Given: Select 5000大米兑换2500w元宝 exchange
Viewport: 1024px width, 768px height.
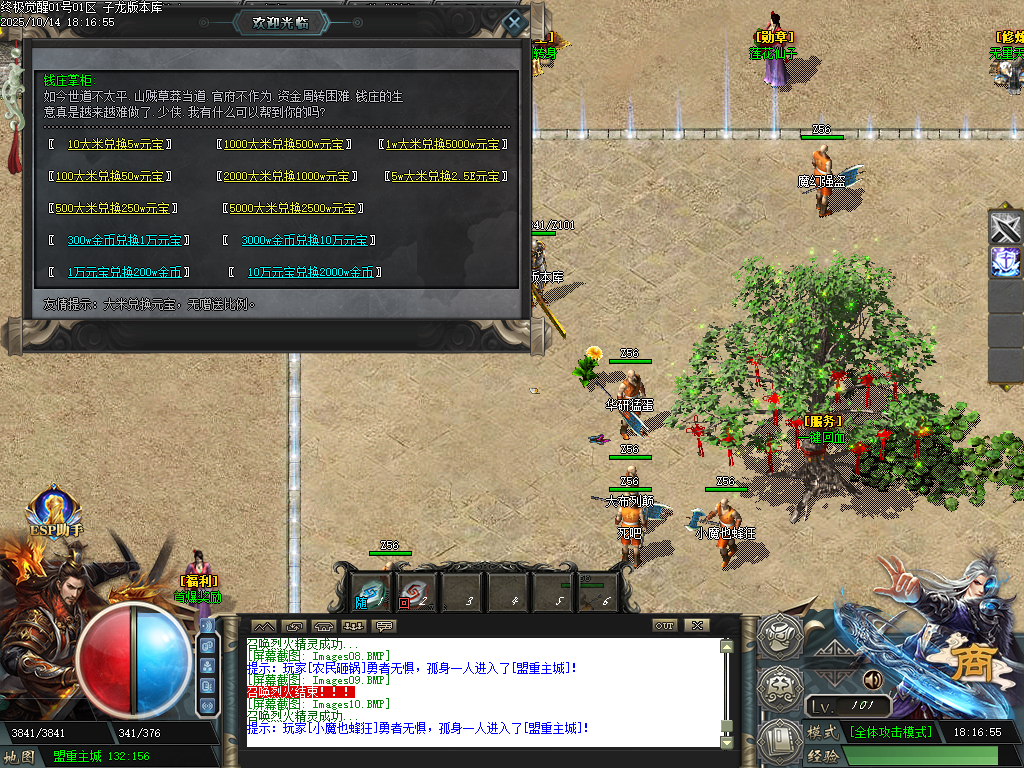Looking at the screenshot, I should (291, 208).
